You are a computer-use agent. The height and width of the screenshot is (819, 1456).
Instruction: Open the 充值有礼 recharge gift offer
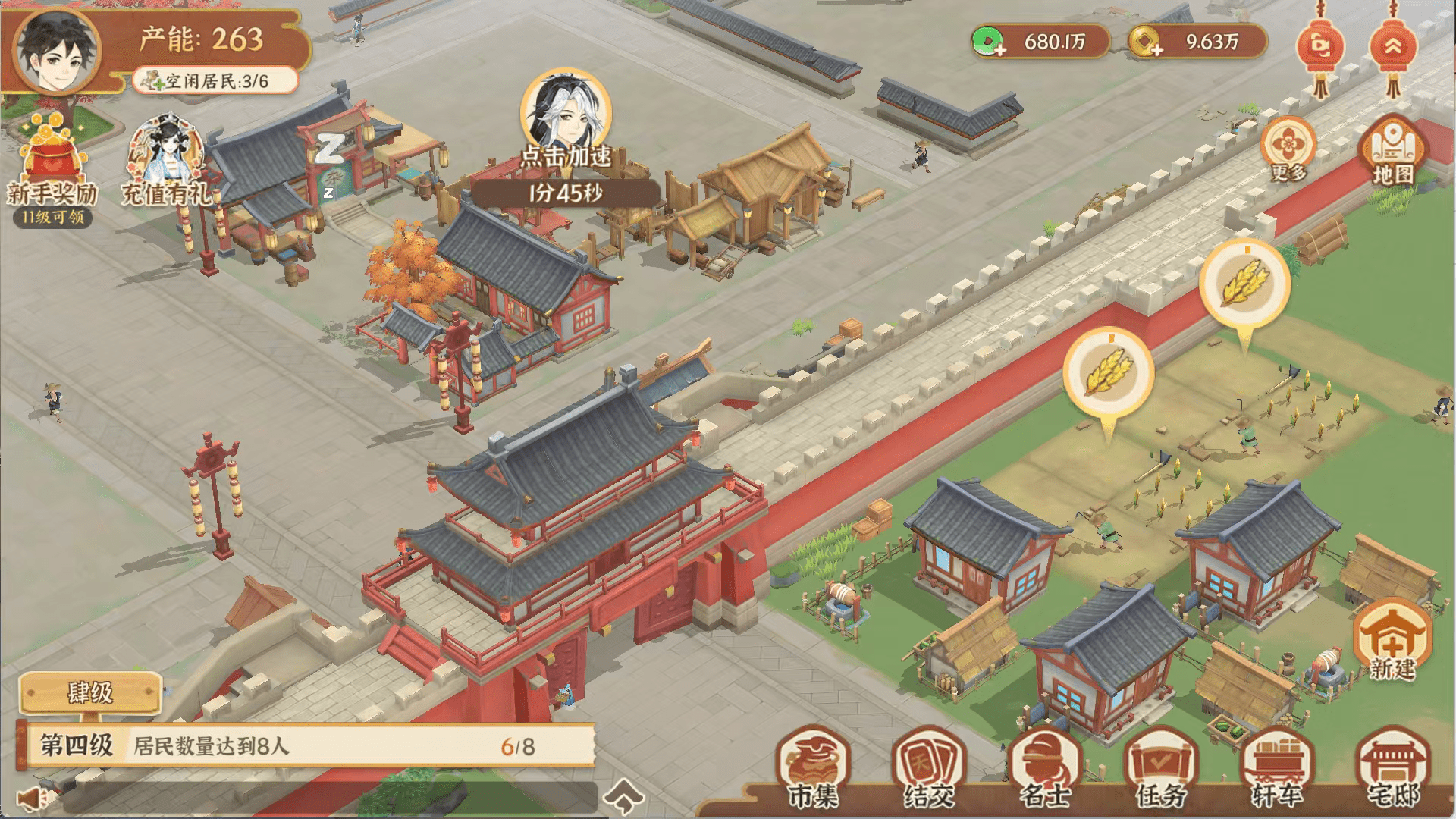tap(165, 163)
